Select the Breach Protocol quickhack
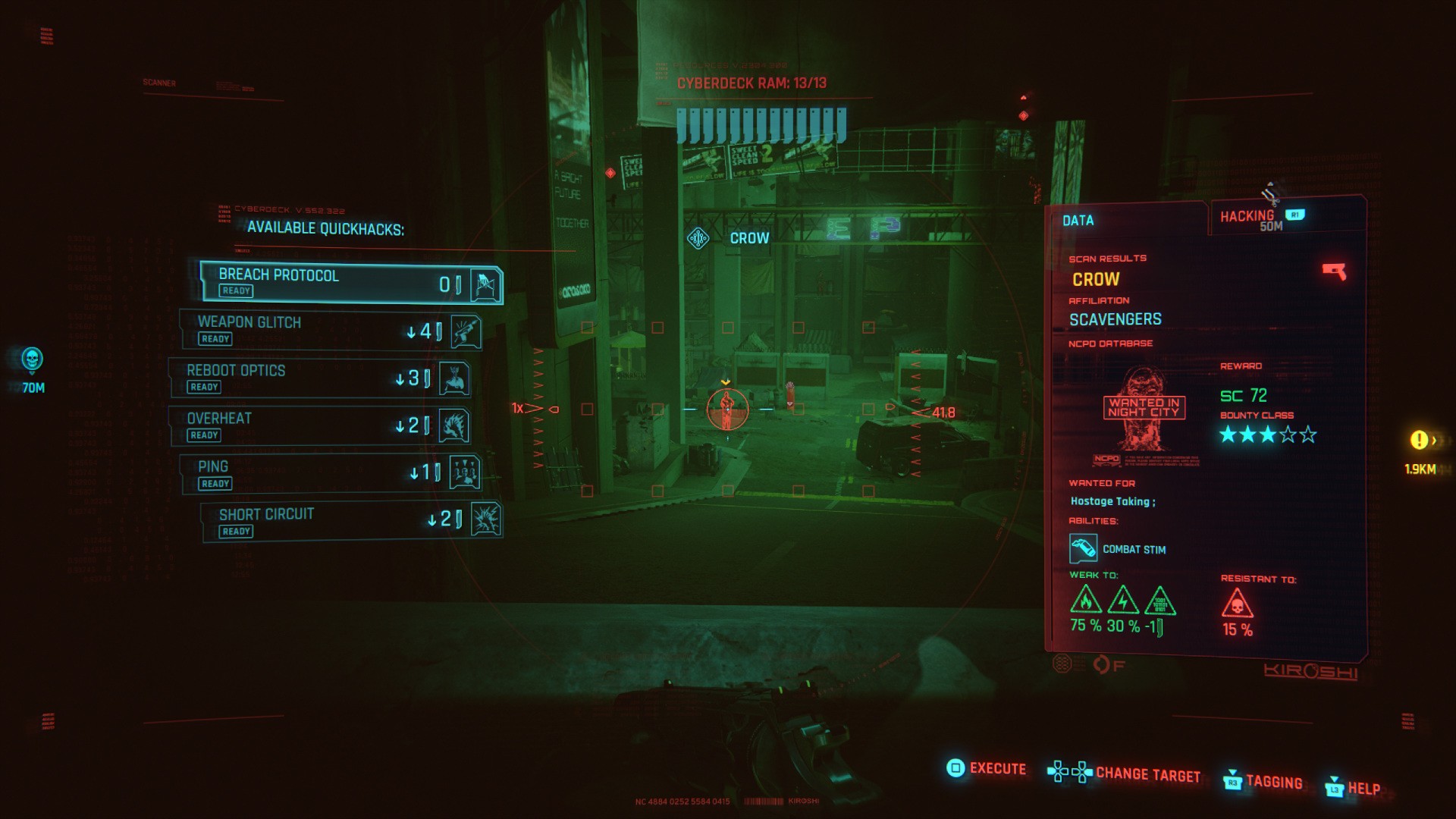 [350, 282]
